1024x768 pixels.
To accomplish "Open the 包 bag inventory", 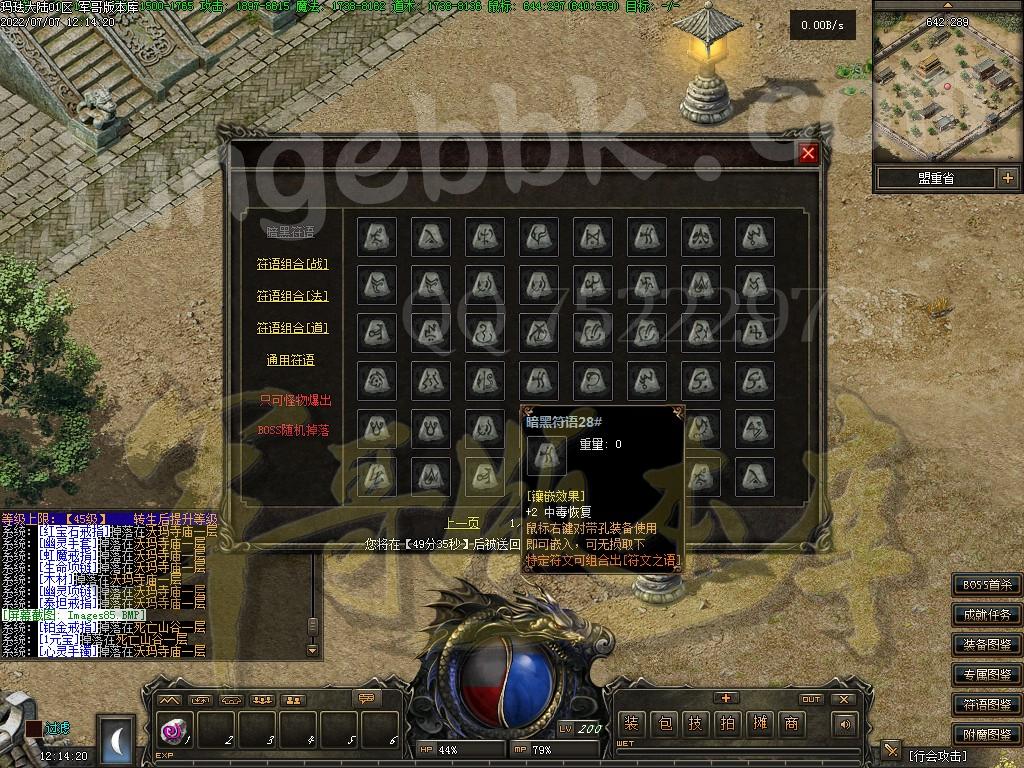I will tap(664, 724).
